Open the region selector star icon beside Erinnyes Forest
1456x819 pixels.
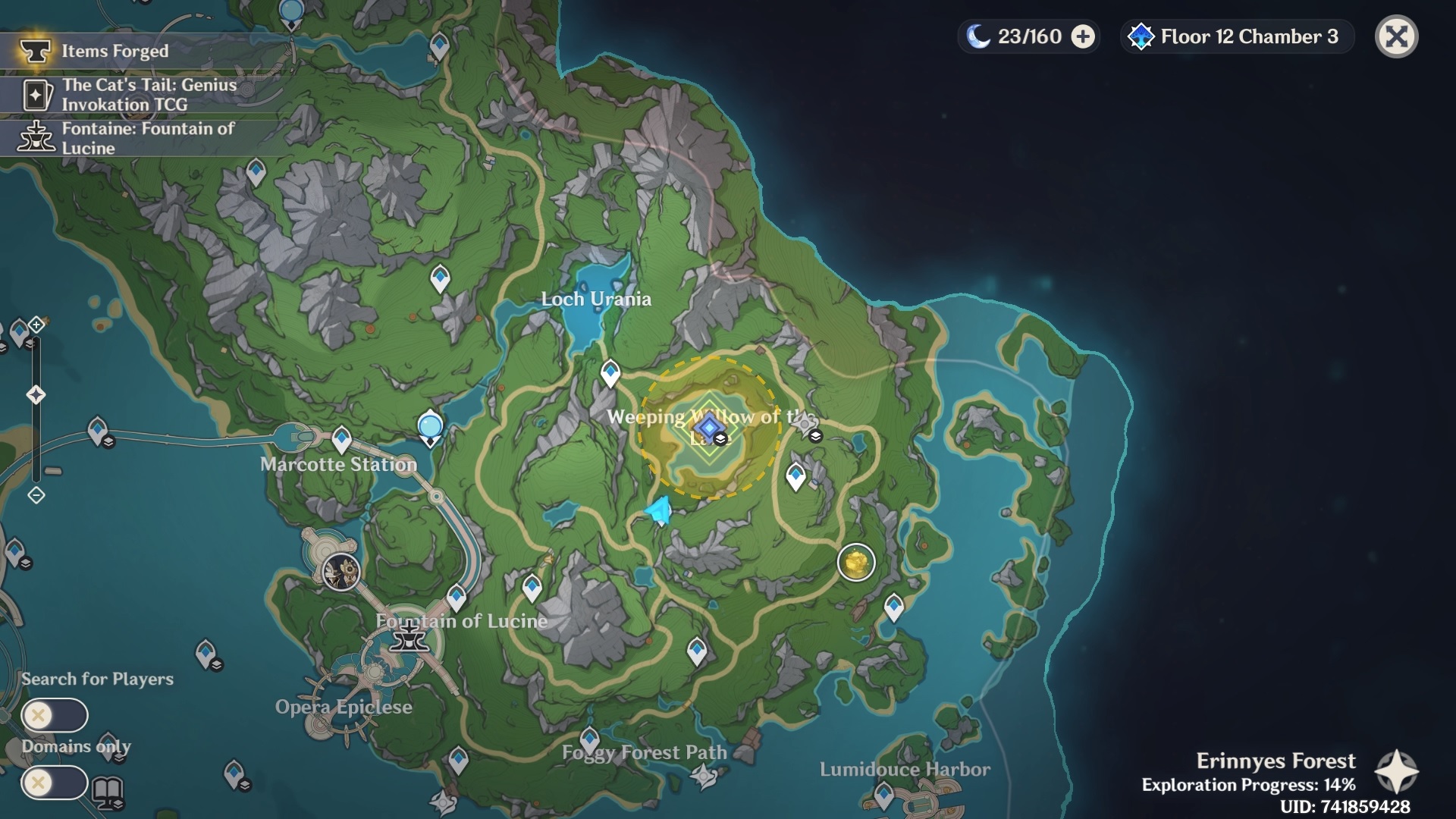(x=1396, y=772)
